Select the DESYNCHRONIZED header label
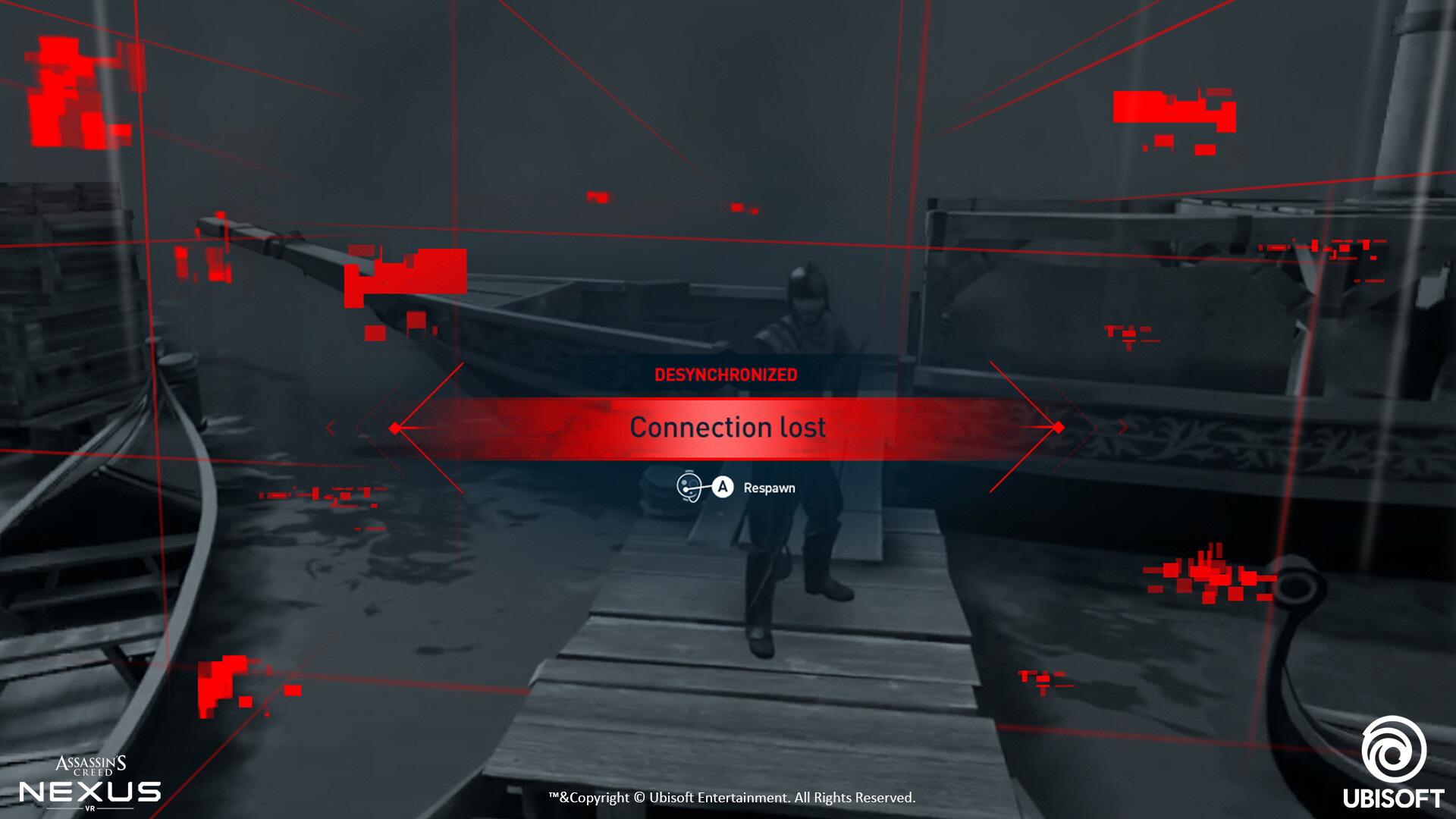 726,375
